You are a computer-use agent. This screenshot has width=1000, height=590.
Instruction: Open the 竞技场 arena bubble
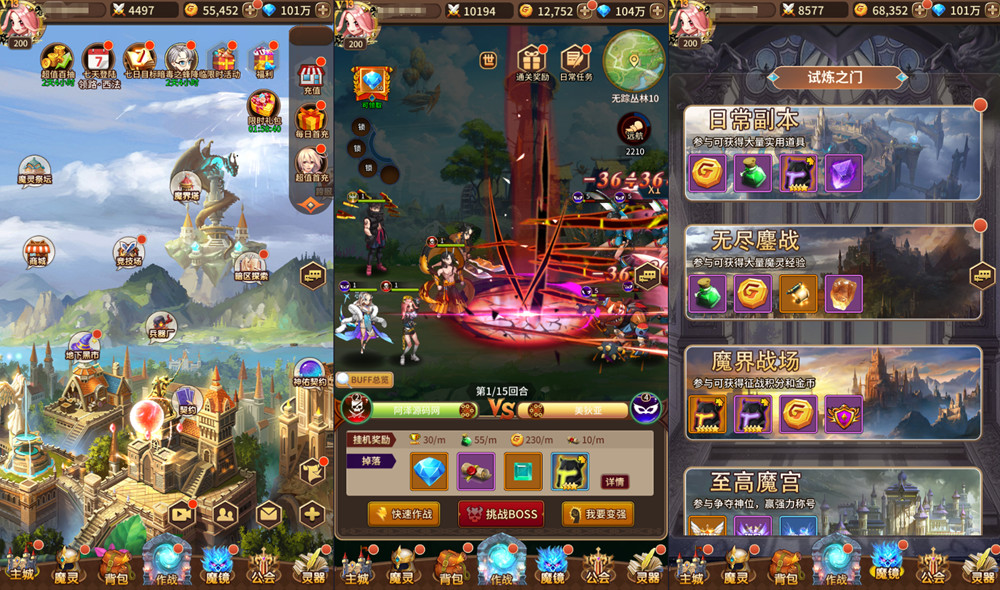[129, 251]
